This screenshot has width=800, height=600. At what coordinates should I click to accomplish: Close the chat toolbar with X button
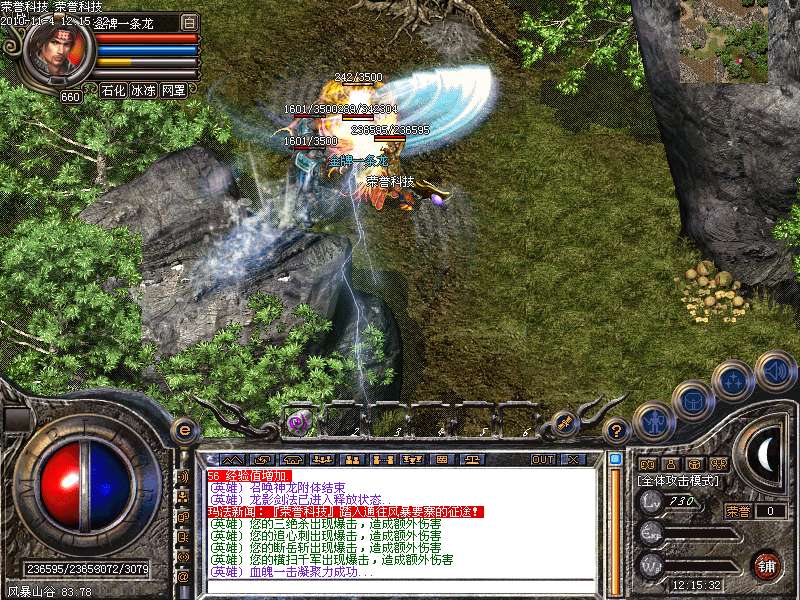[x=573, y=459]
